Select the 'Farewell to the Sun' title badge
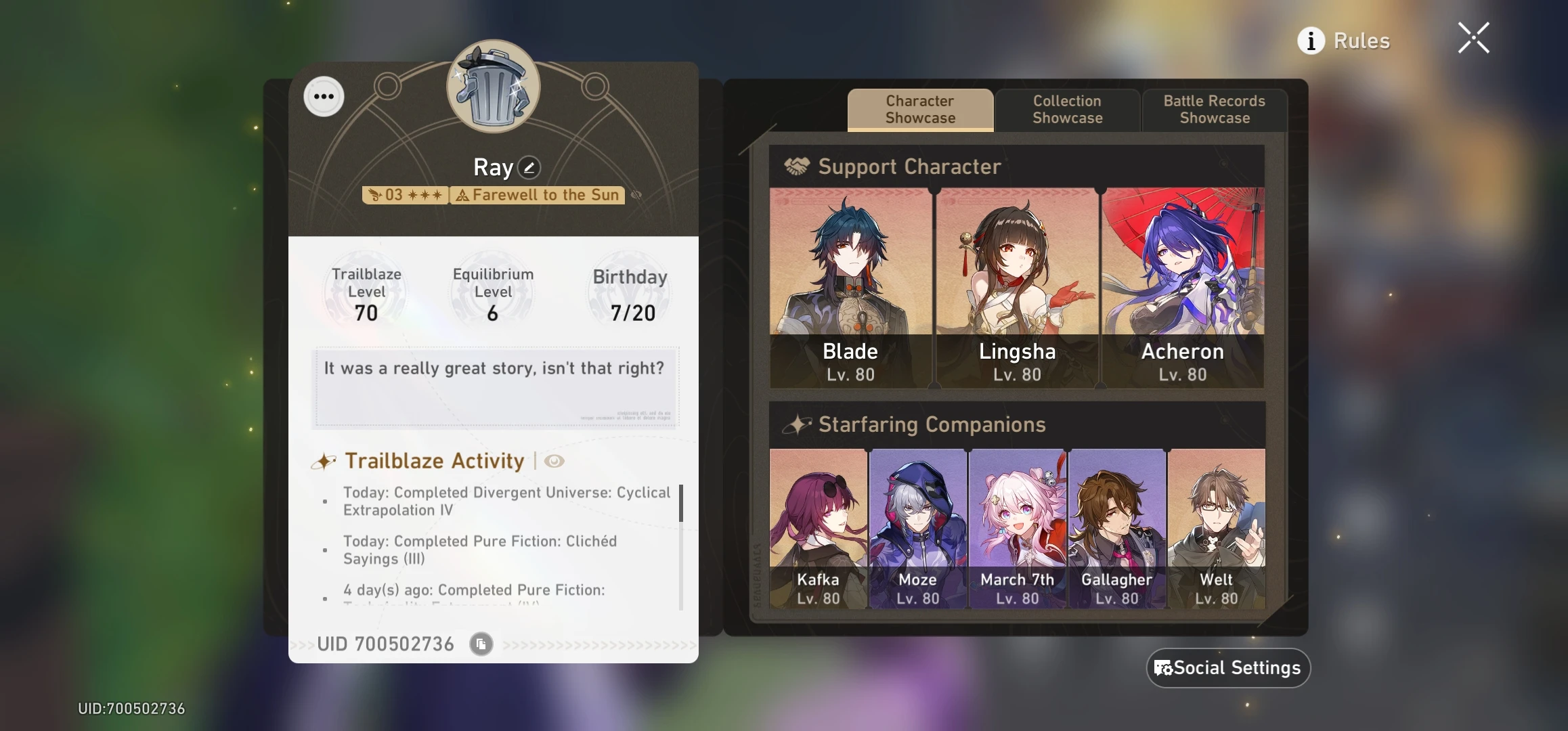Screen dimensions: 1568x731 (x=537, y=195)
